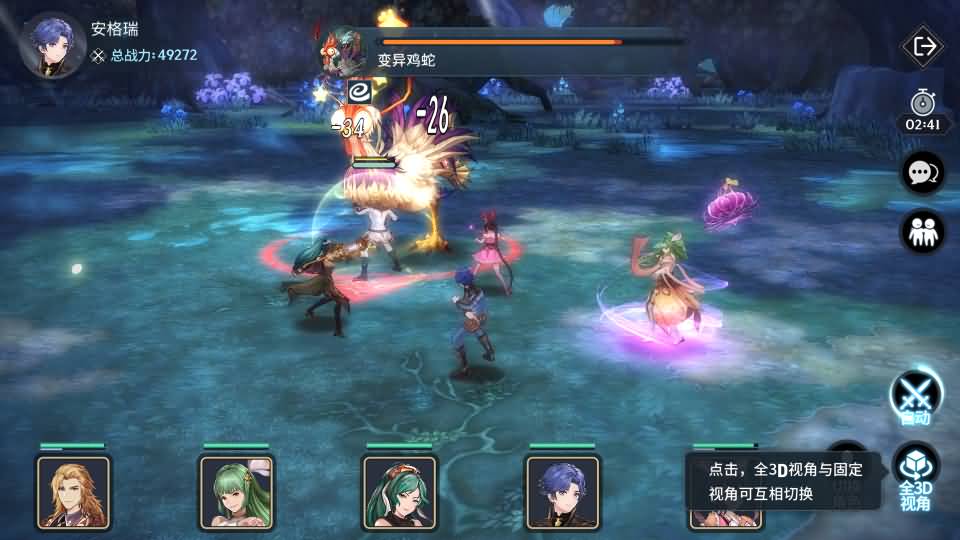Image resolution: width=960 pixels, height=540 pixels.
Task: Select the blue-haired hero portrait in the bottom row
Action: point(562,492)
